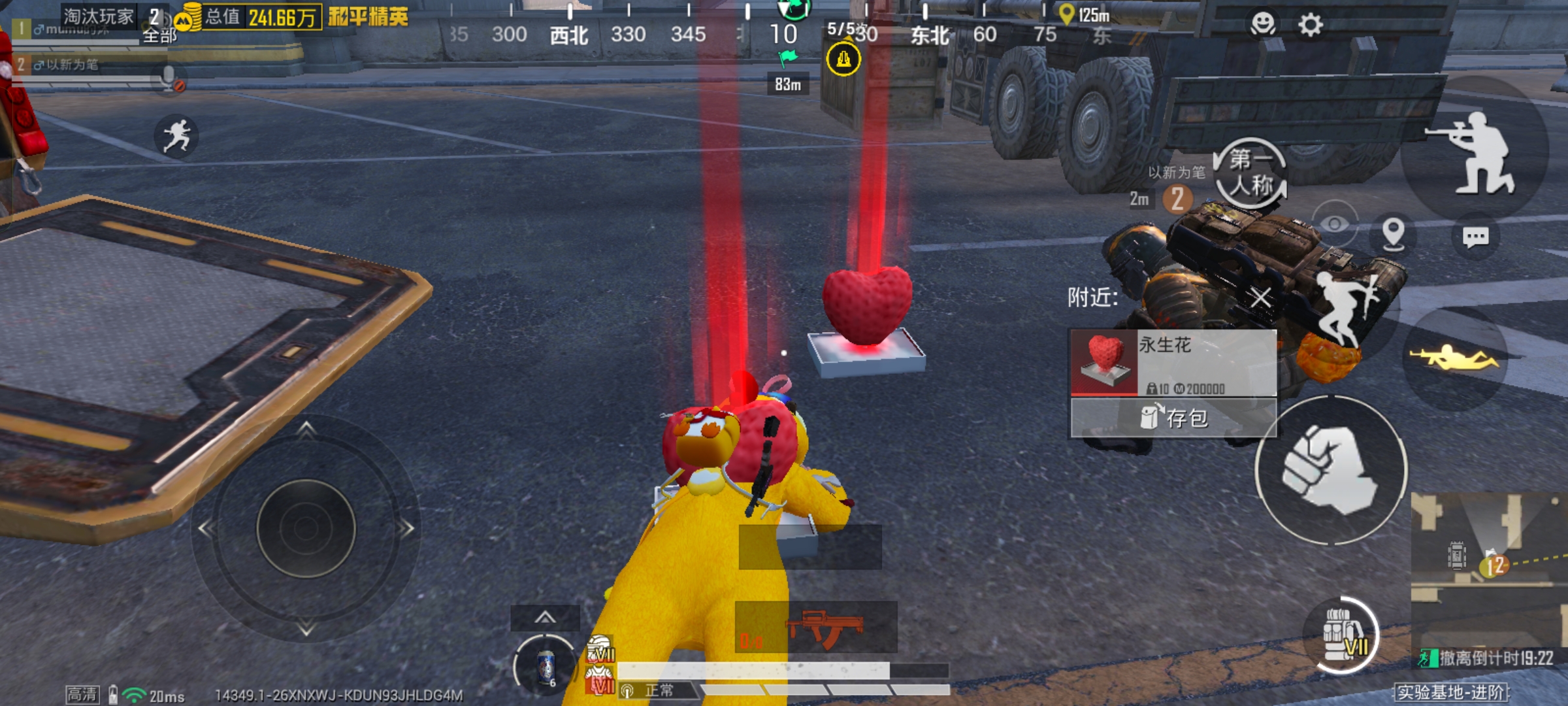The image size is (1568, 706).
Task: Toggle the auto-run sprint icon
Action: pyautogui.click(x=176, y=137)
